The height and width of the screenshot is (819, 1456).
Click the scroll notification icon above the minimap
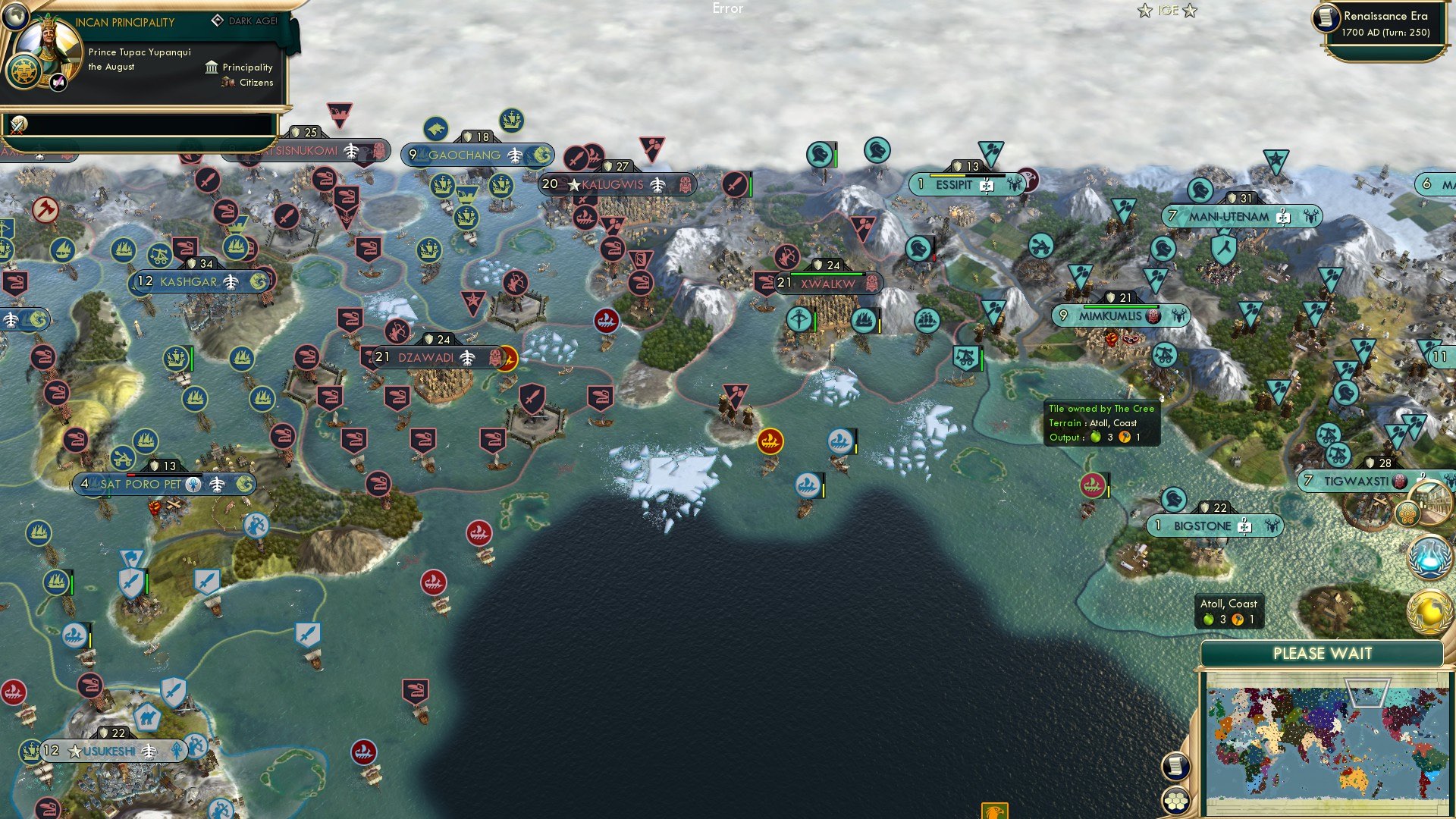coord(1175,767)
